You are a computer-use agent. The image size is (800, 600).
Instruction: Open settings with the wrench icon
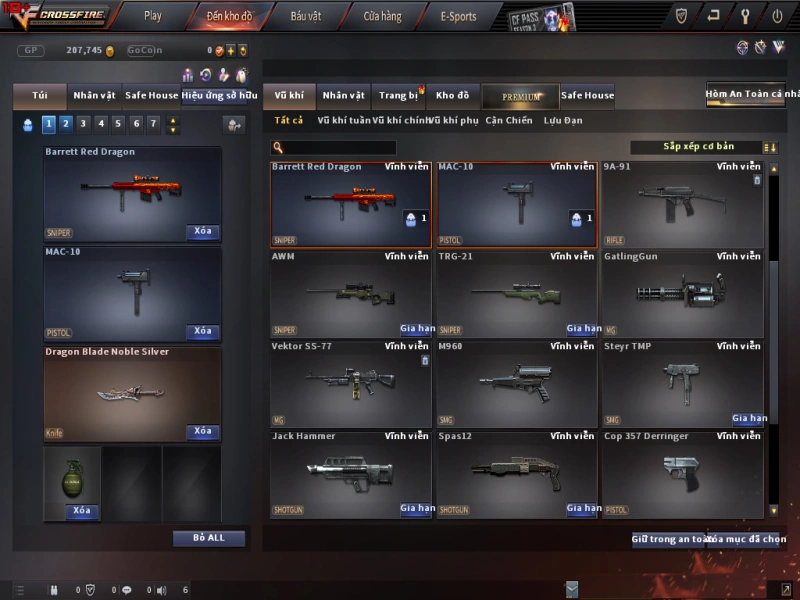click(745, 16)
